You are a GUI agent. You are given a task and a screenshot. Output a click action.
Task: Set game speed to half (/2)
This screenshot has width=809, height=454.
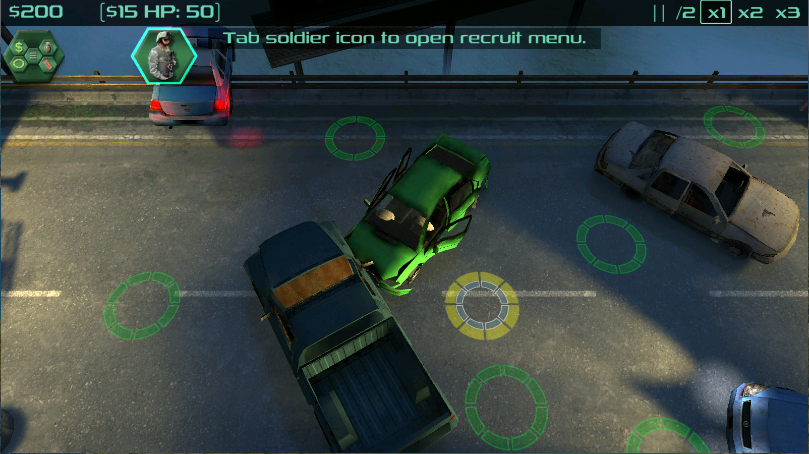(685, 13)
